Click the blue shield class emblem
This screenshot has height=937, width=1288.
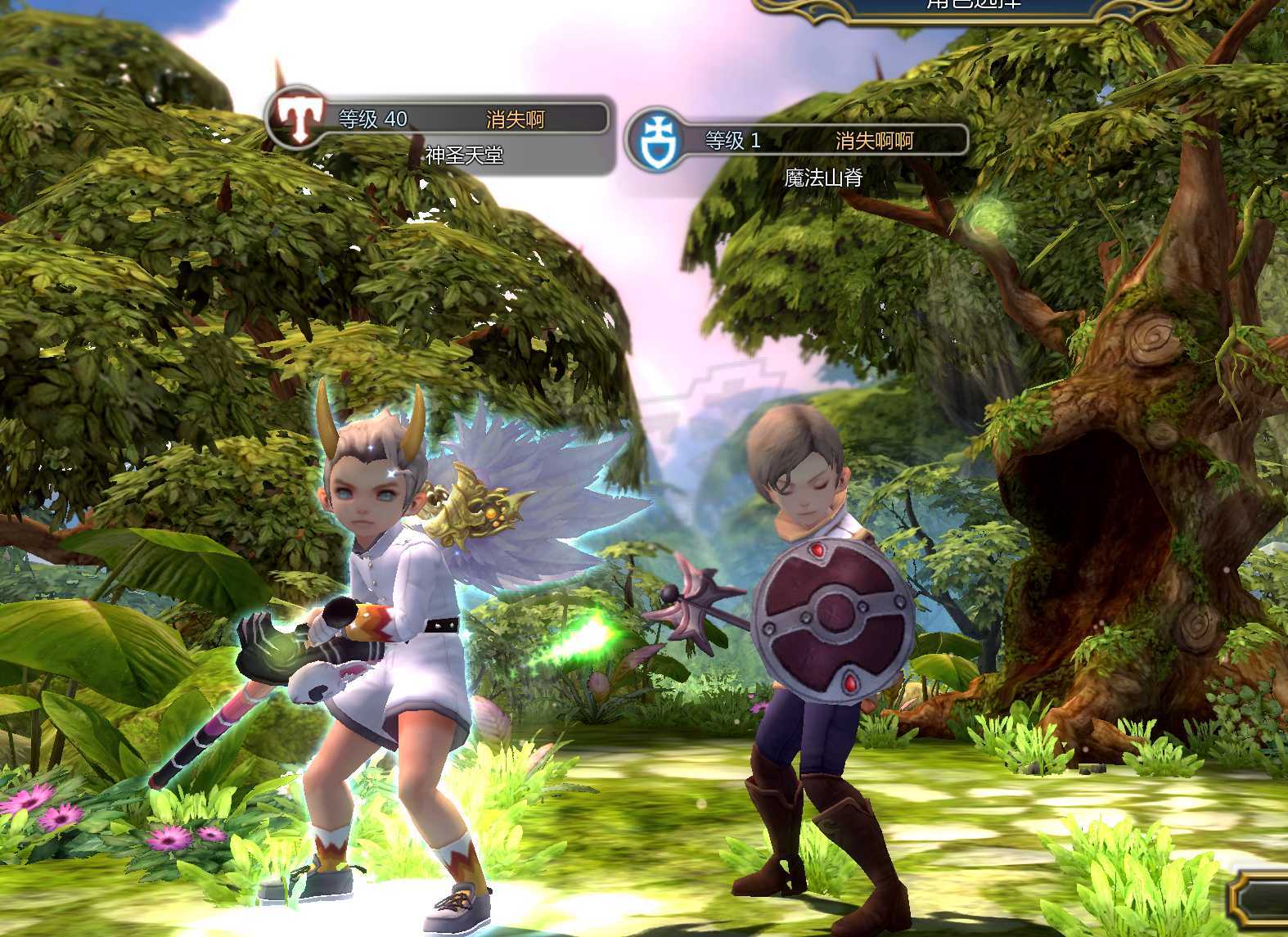point(654,139)
